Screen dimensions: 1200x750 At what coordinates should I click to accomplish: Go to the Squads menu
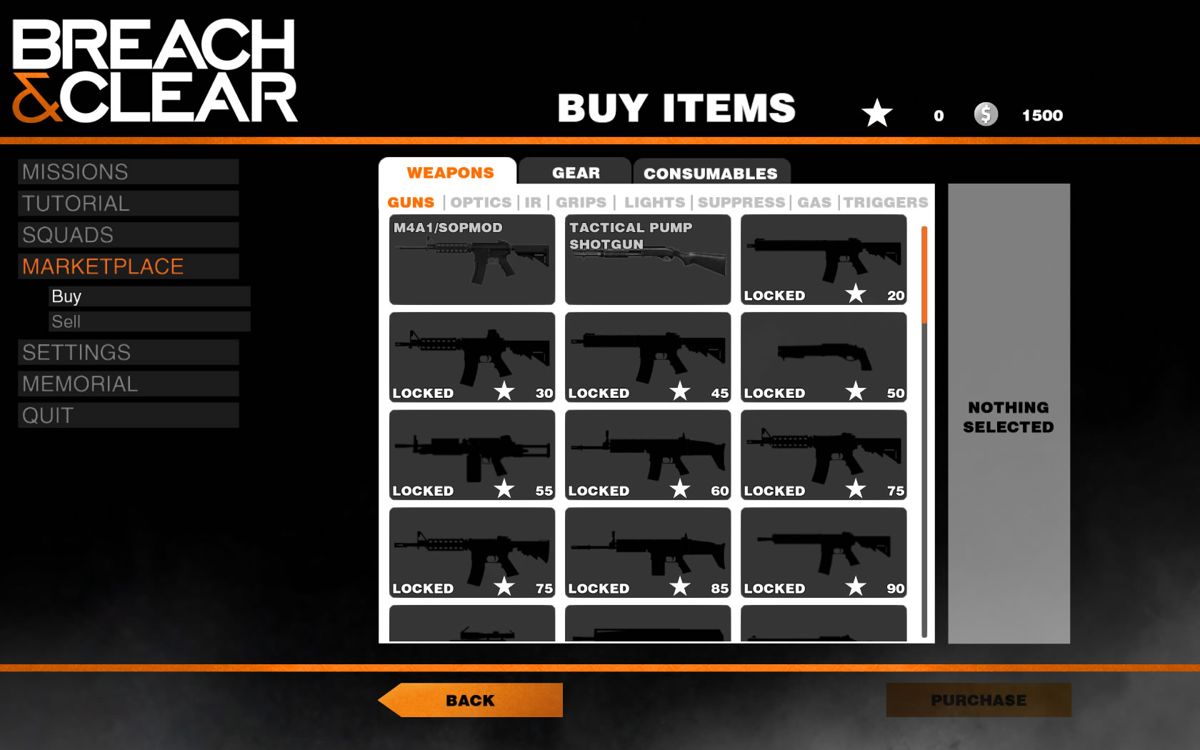click(128, 236)
